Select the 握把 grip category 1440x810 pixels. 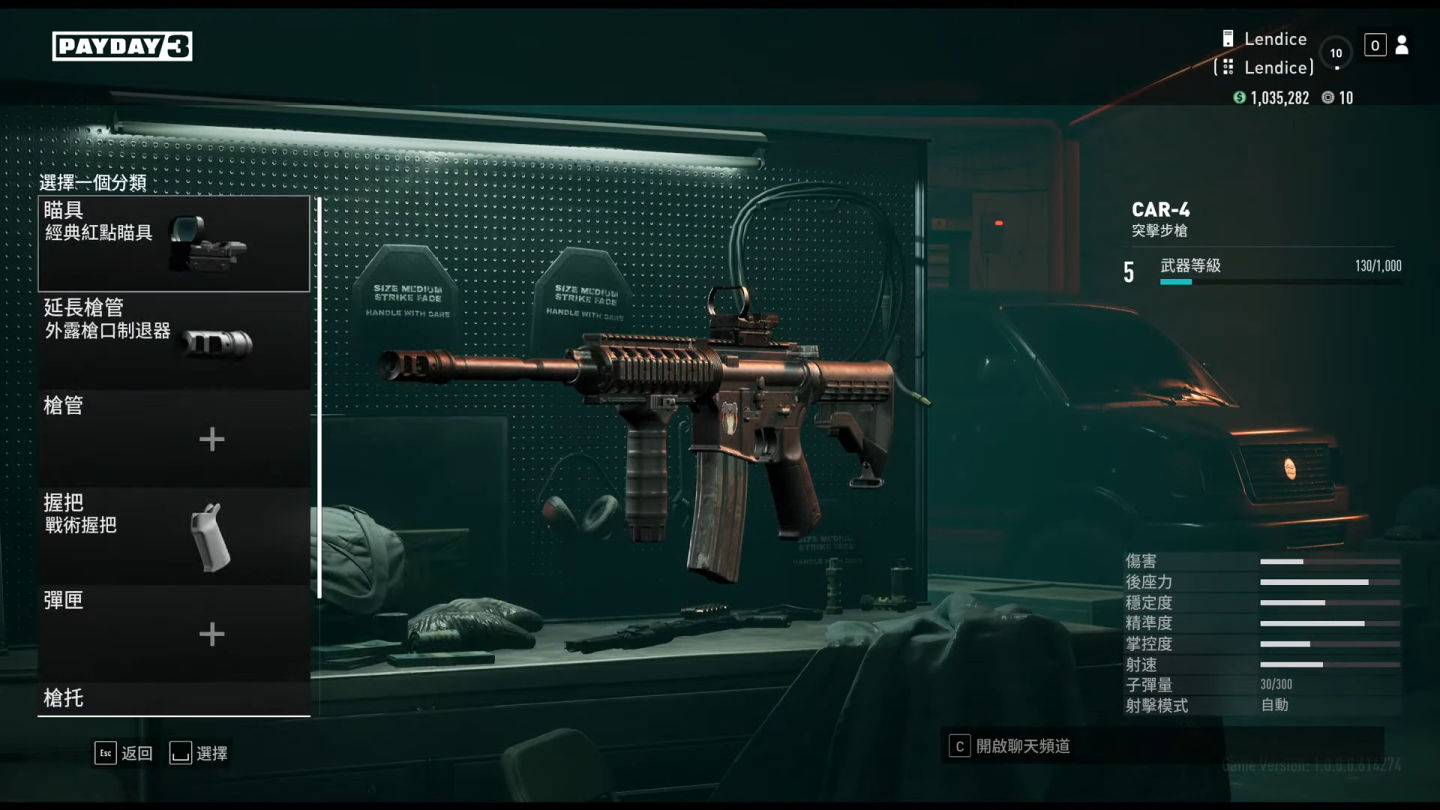coord(174,536)
